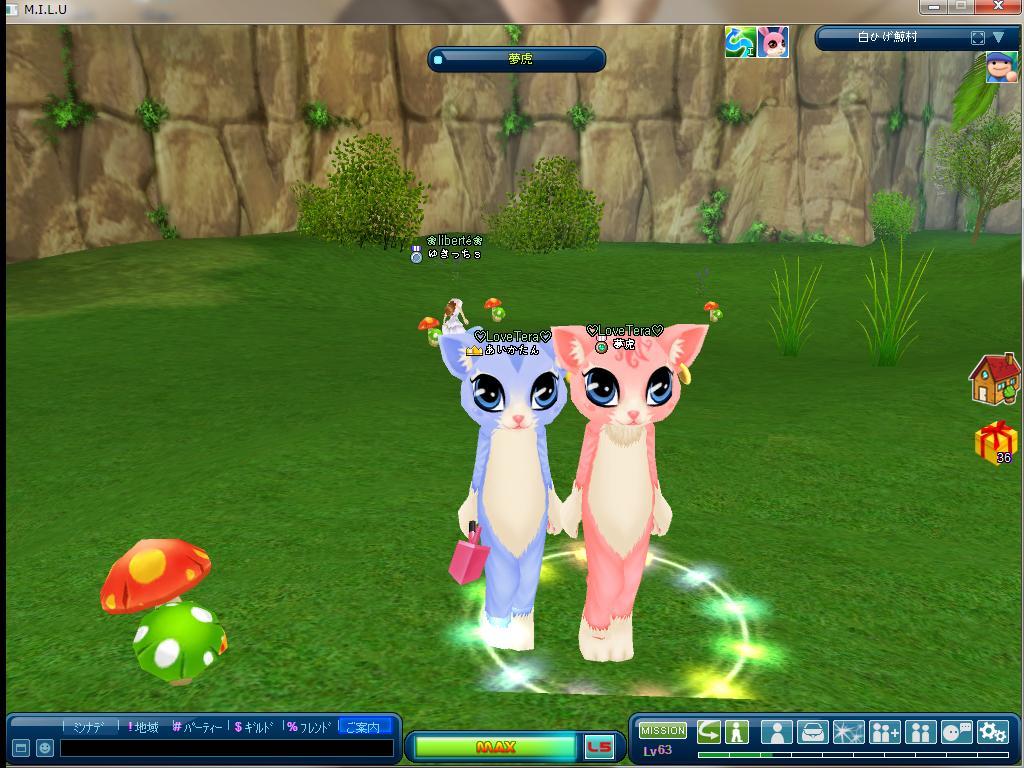
Task: Open the sparkle skills icon
Action: click(x=849, y=732)
